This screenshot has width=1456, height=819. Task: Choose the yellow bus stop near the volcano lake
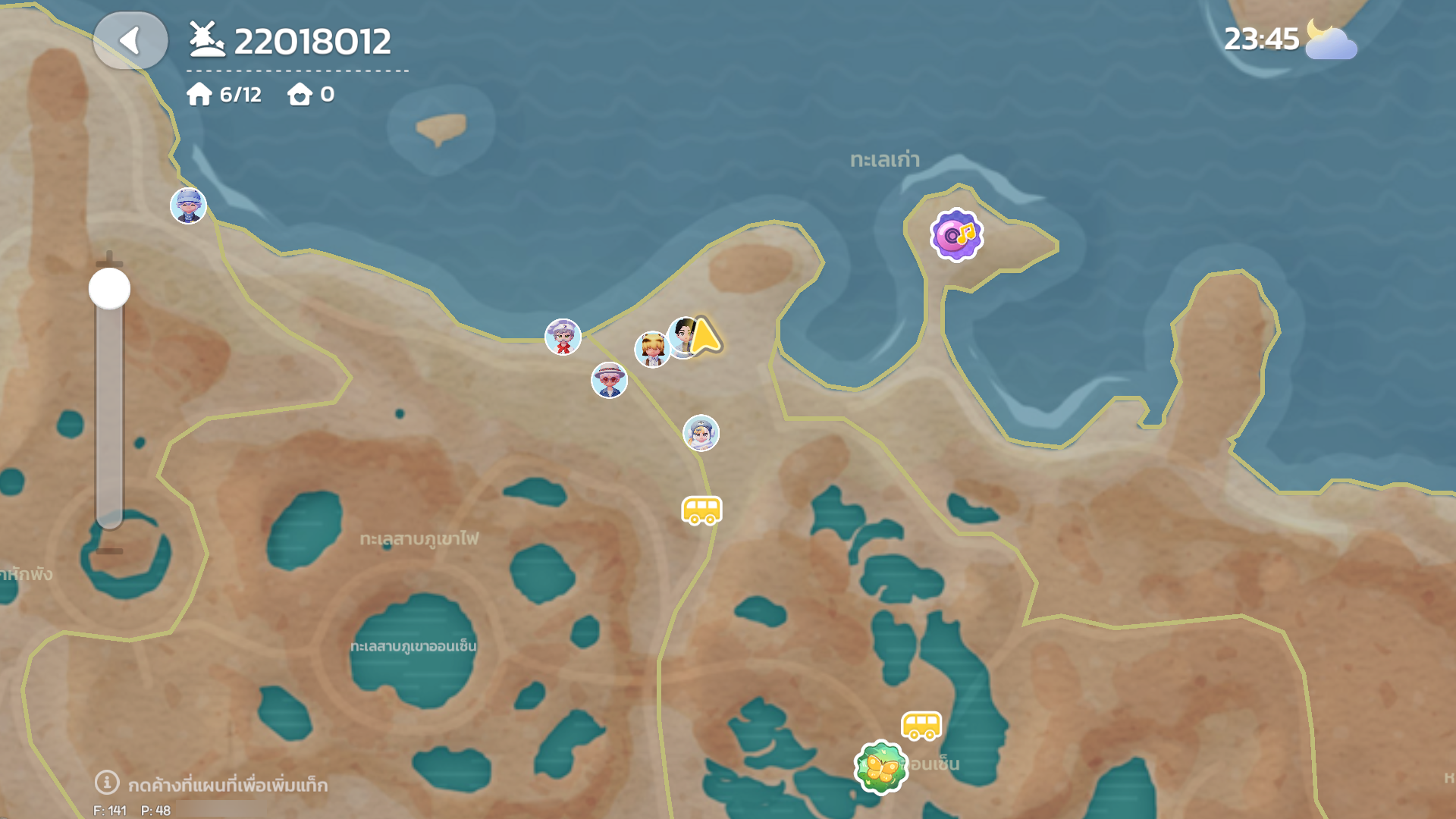701,510
